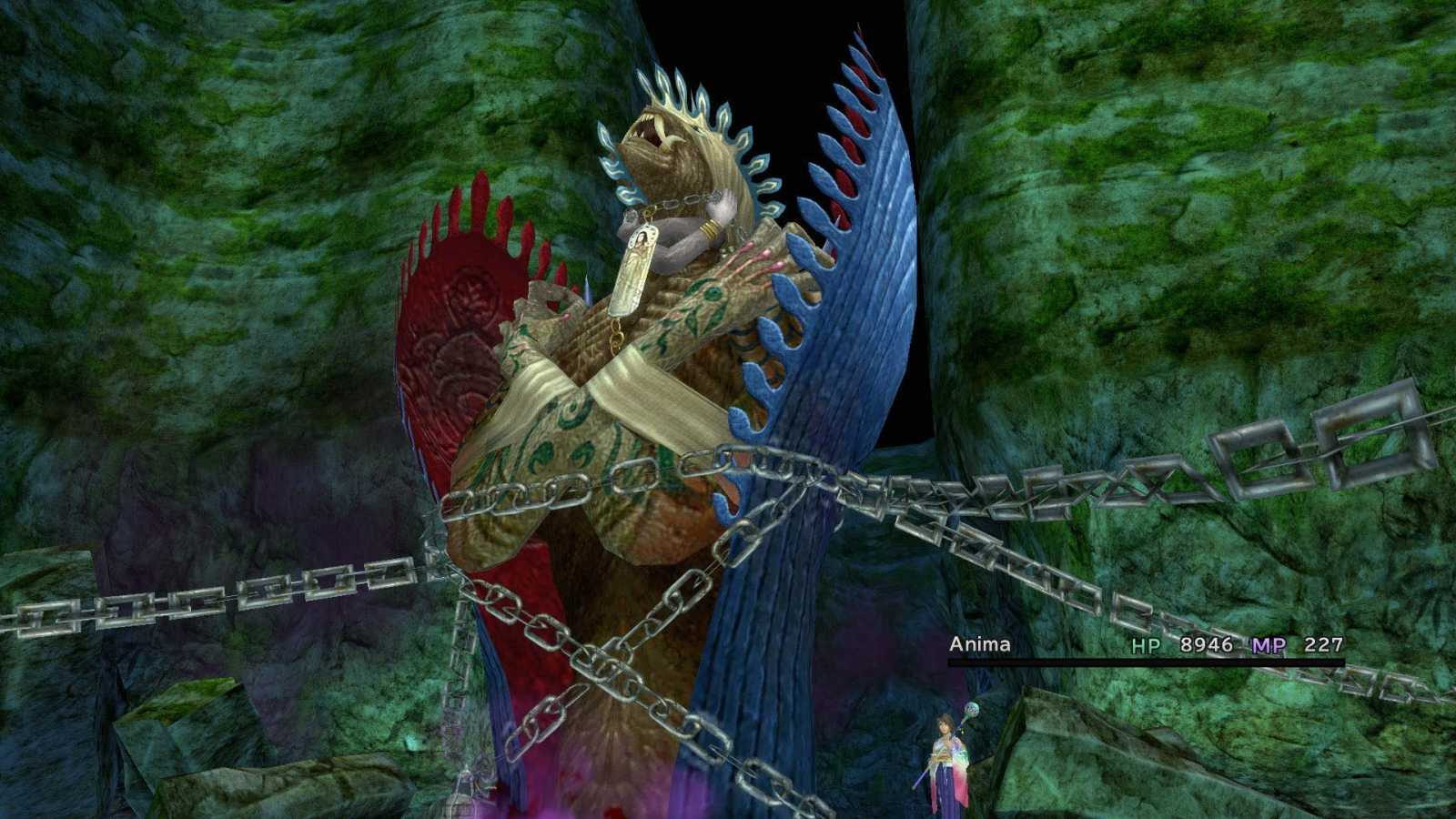
Task: Select the Anima name label
Action: (x=979, y=643)
